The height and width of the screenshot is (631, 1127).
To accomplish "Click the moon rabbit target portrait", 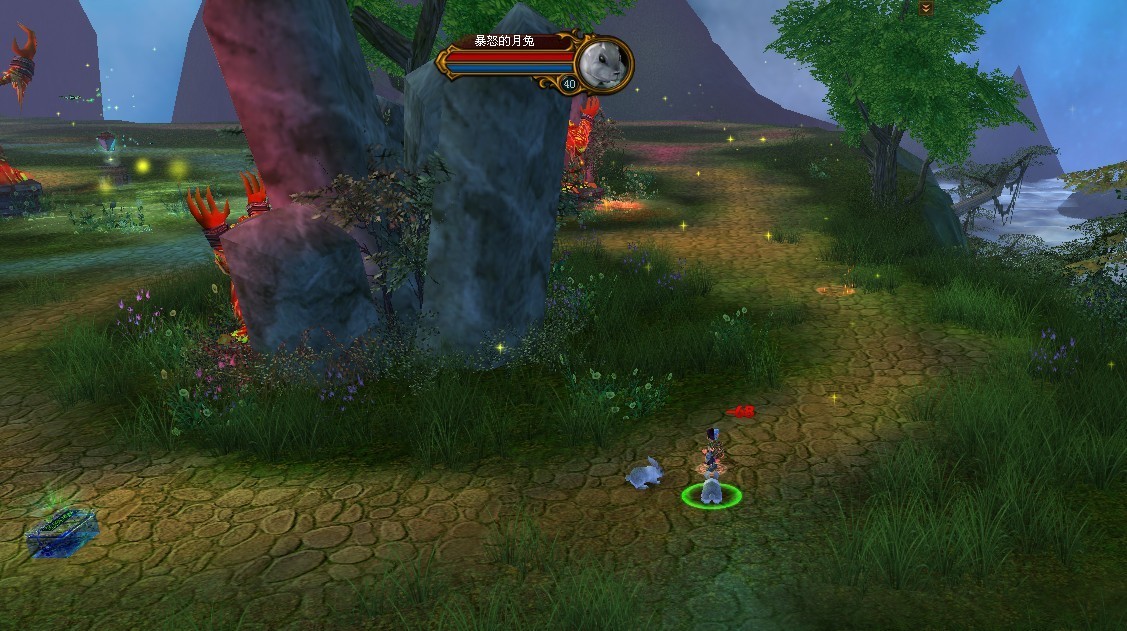I will pyautogui.click(x=604, y=62).
